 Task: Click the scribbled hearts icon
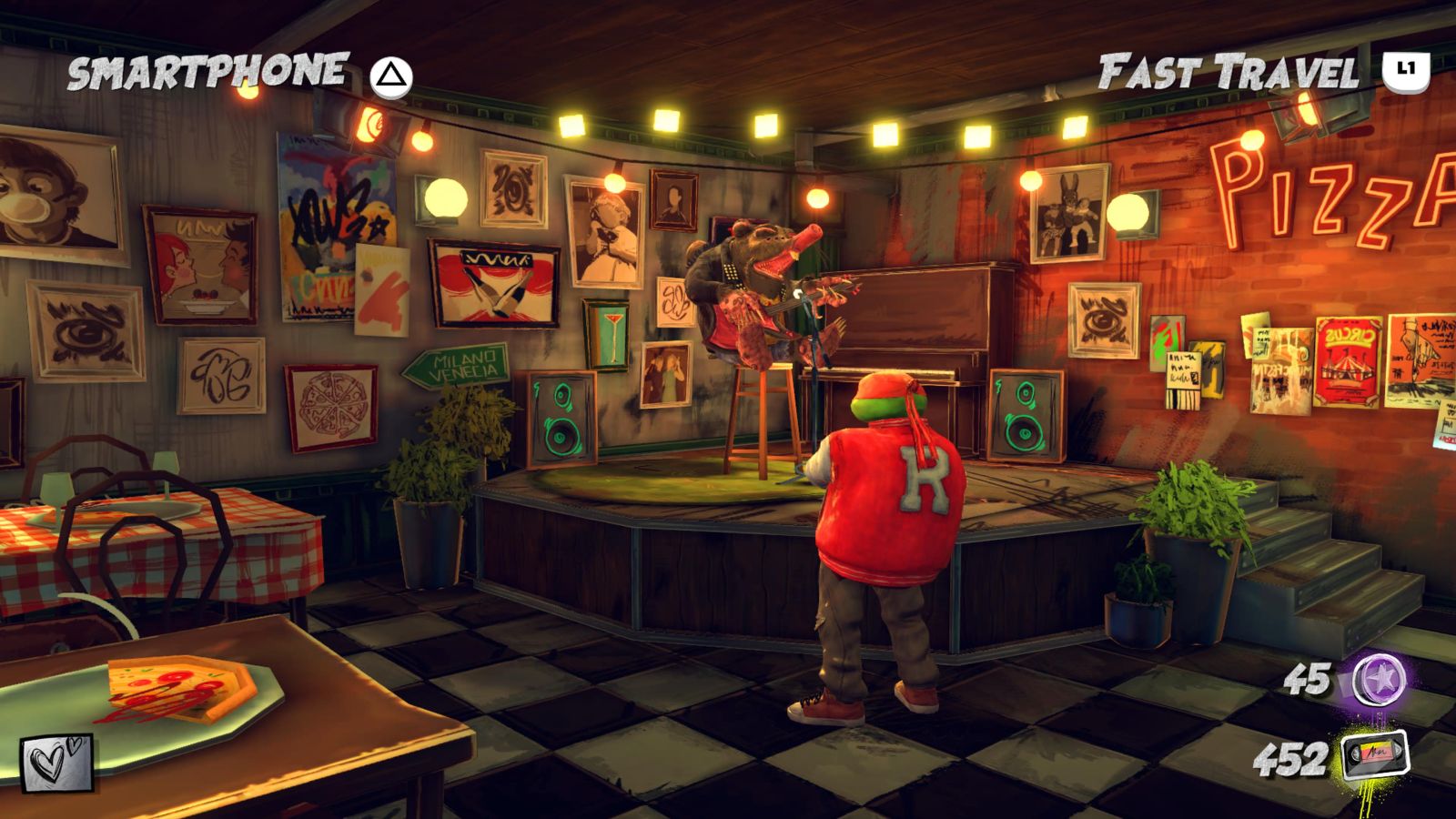(x=56, y=763)
